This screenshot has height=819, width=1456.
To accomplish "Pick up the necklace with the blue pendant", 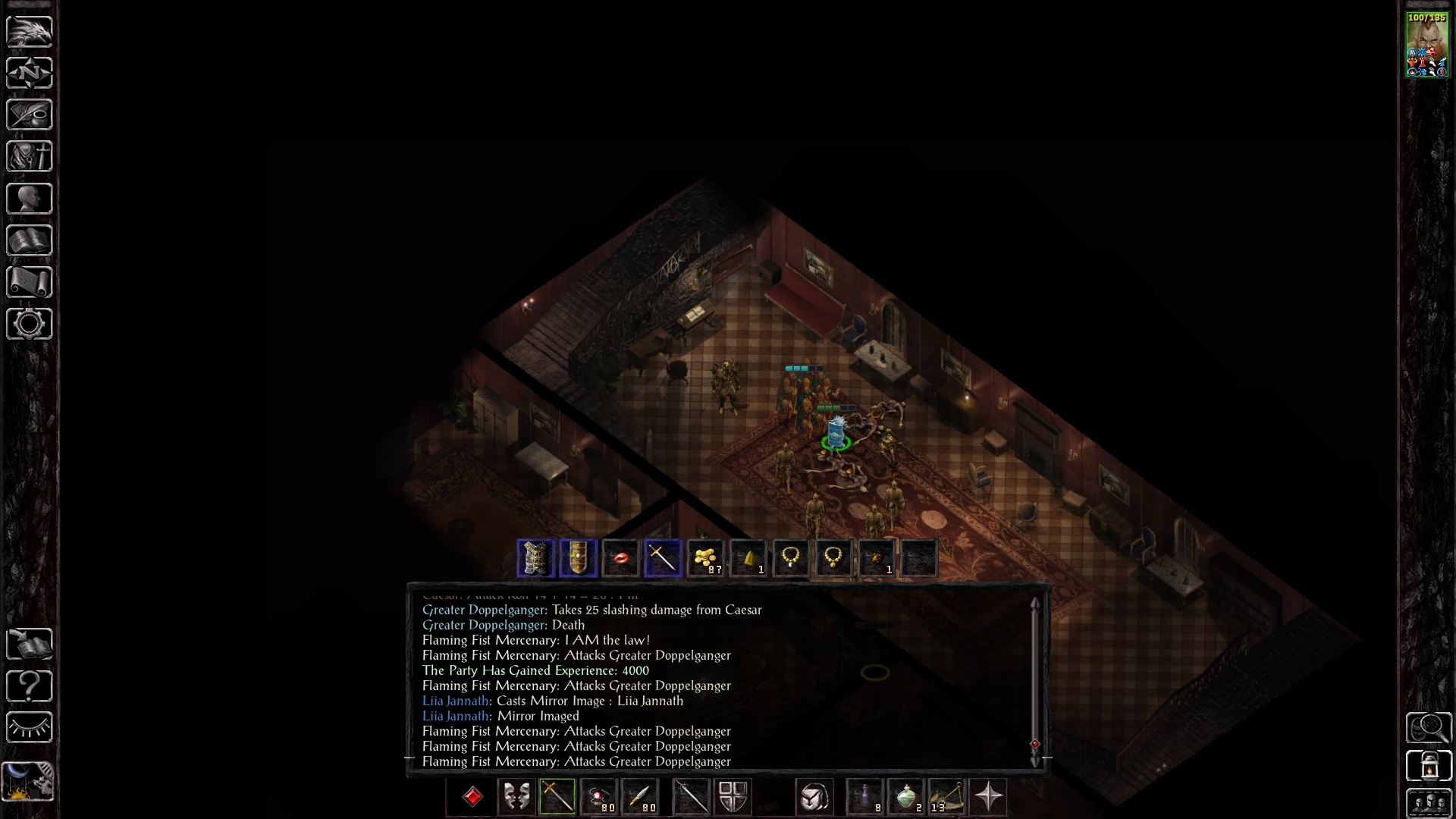I will 790,559.
